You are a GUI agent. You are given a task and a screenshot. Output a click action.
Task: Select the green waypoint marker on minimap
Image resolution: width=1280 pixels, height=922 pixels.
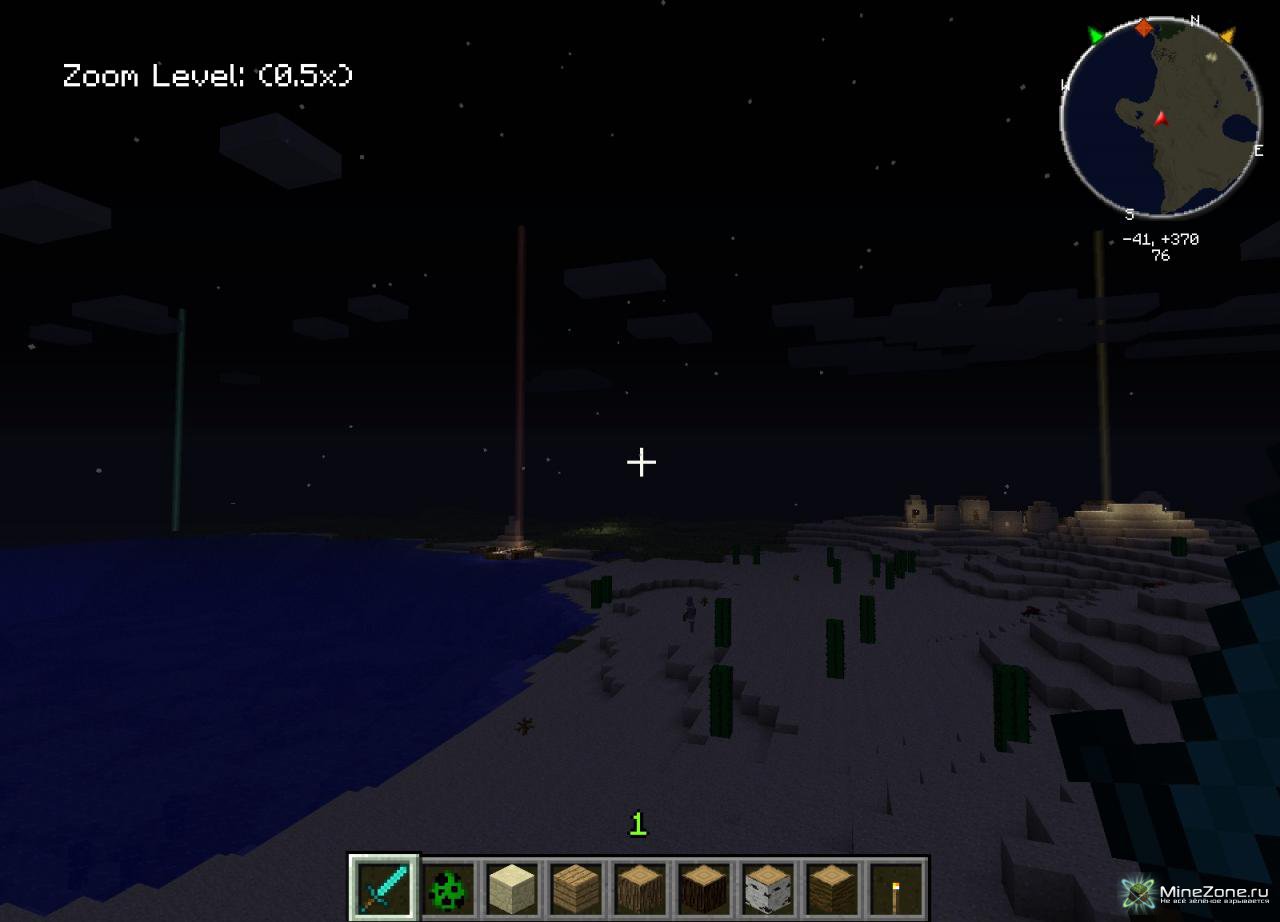(1096, 37)
